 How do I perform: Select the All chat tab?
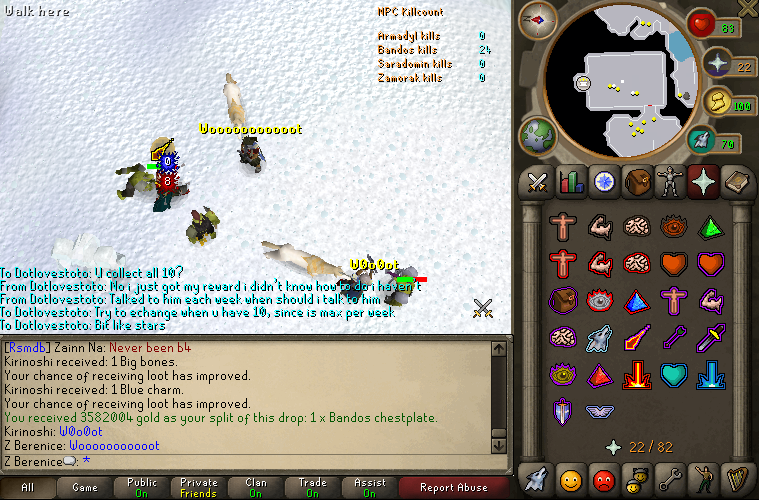(27, 488)
